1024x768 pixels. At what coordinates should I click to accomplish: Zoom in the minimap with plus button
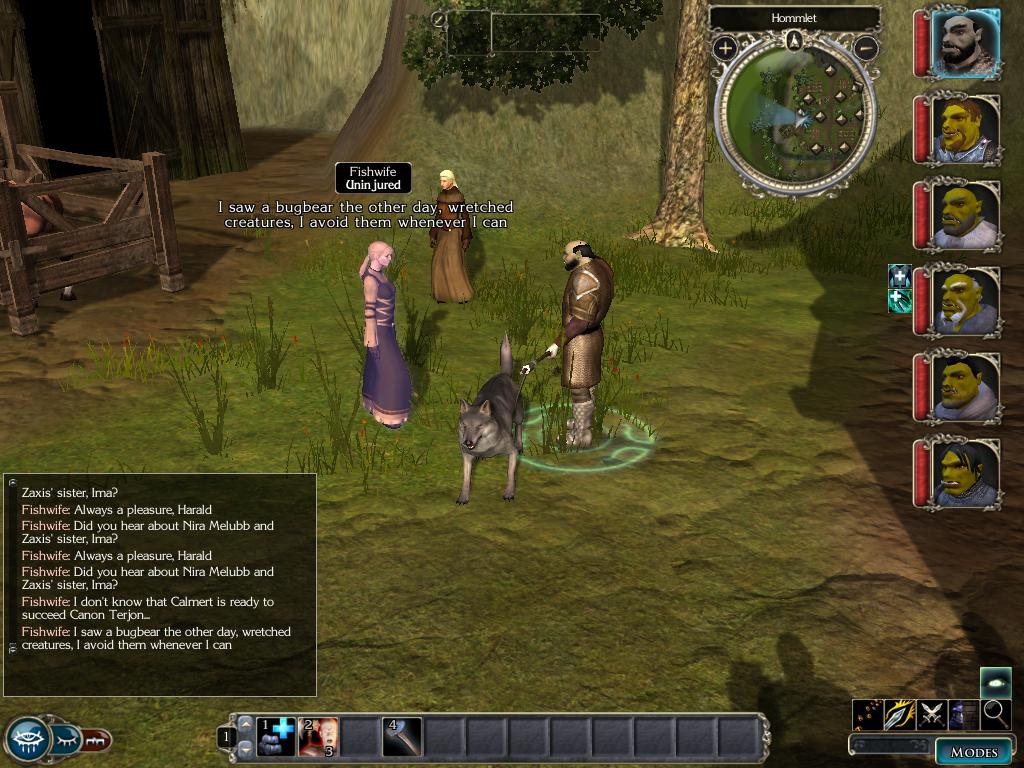pyautogui.click(x=725, y=47)
